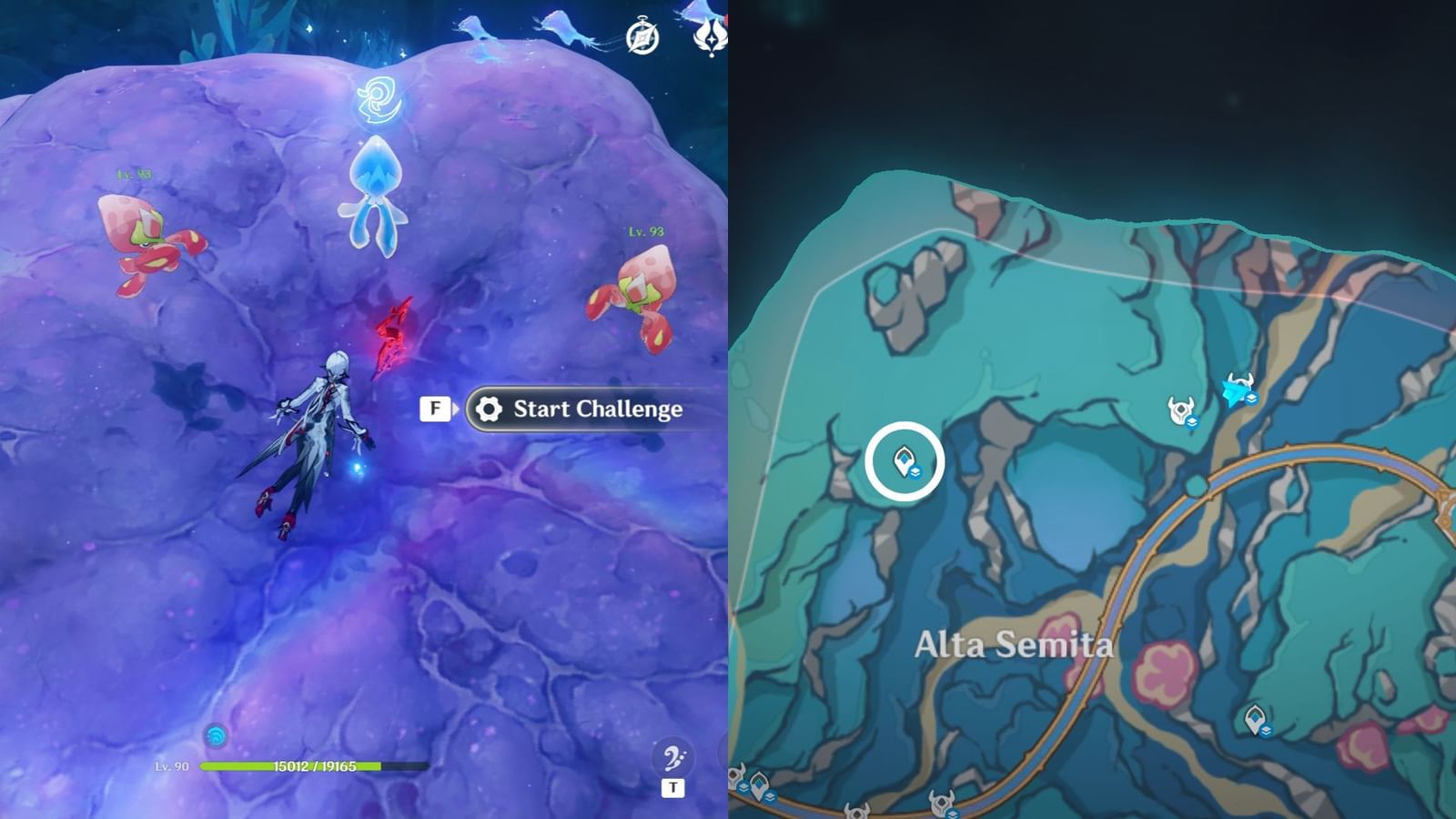
Task: Select the boss marker at the bottom of the map
Action: point(856,813)
